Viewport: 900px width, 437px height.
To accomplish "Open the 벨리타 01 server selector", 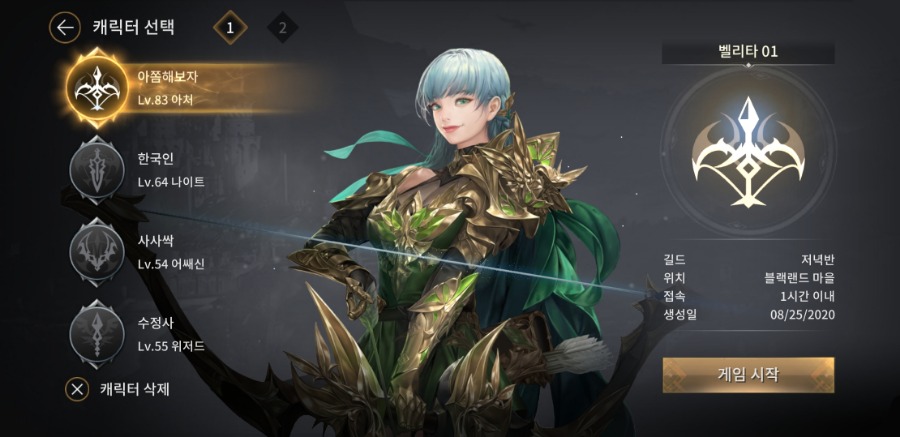I will 748,53.
